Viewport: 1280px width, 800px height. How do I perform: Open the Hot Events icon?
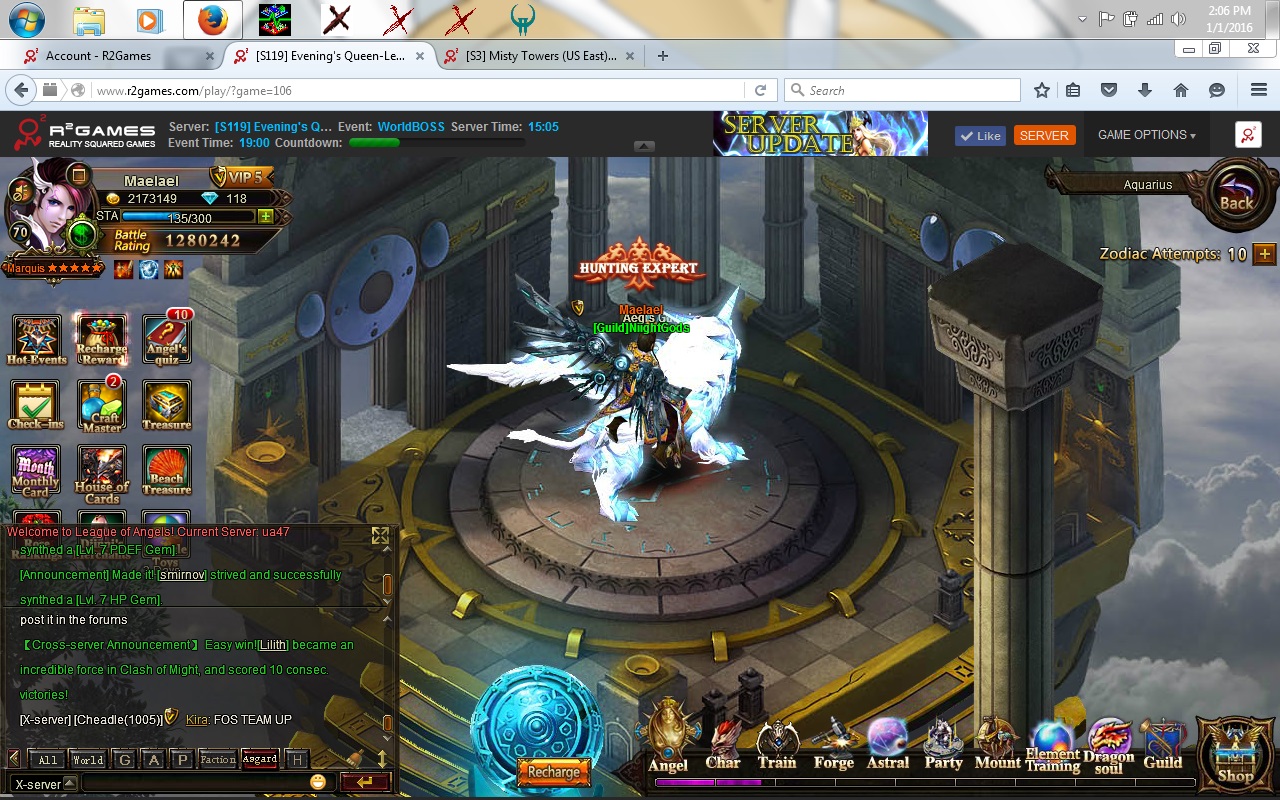(x=36, y=338)
